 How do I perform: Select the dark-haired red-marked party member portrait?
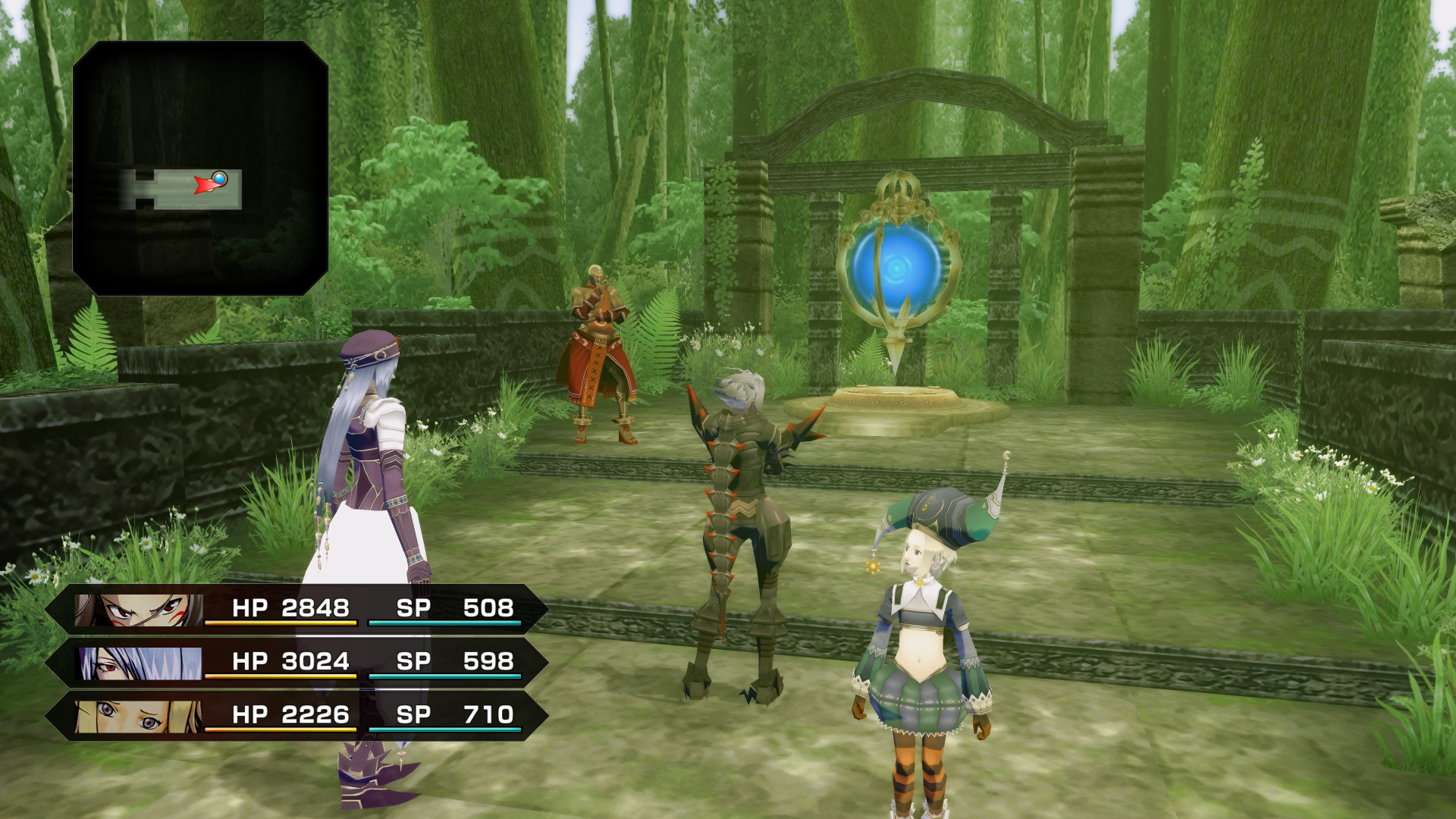pyautogui.click(x=139, y=610)
